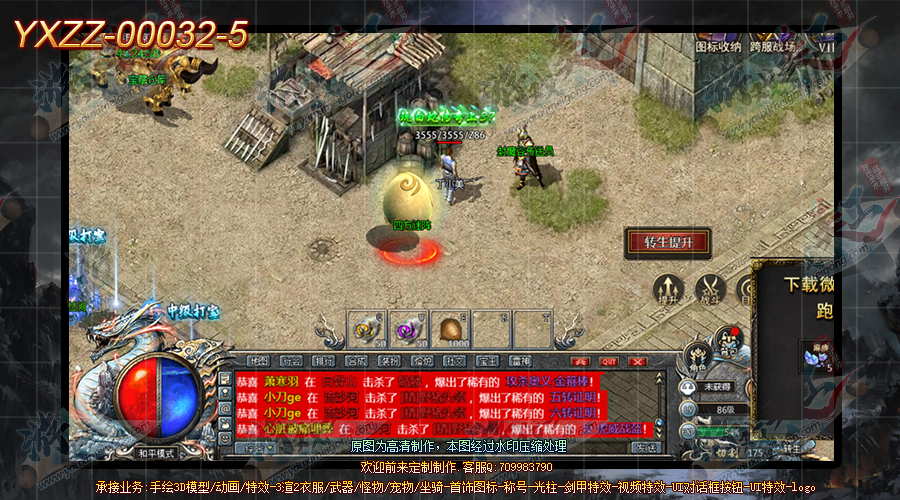Open the 合成 crafting menu
Screen dimensions: 900x500
point(356,361)
